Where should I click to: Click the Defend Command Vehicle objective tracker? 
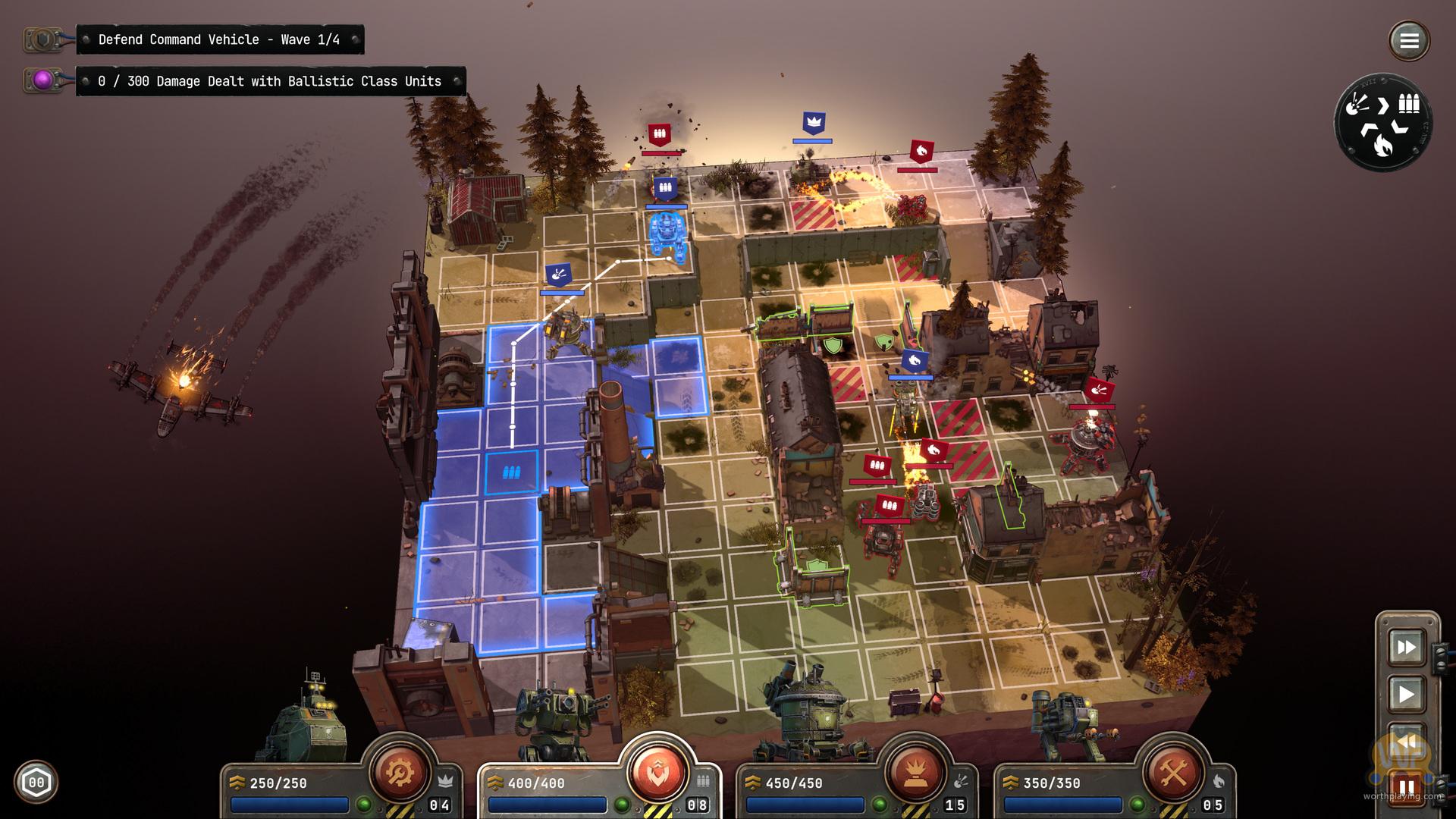tap(219, 39)
